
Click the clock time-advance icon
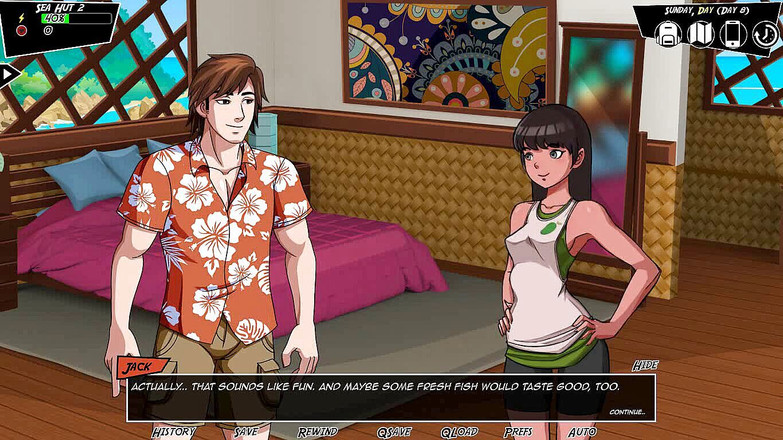tap(765, 34)
